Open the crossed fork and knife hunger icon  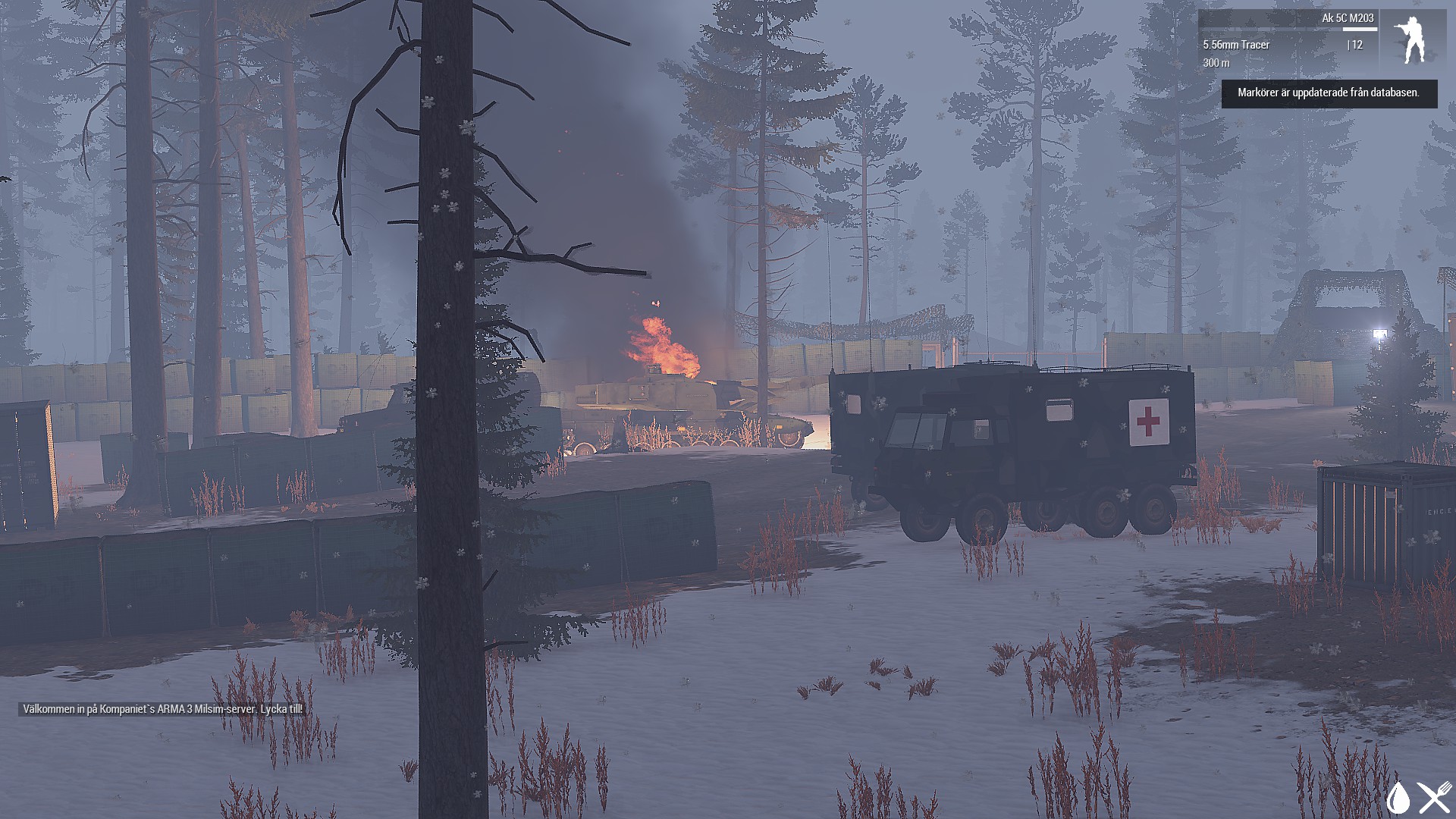pos(1435,797)
